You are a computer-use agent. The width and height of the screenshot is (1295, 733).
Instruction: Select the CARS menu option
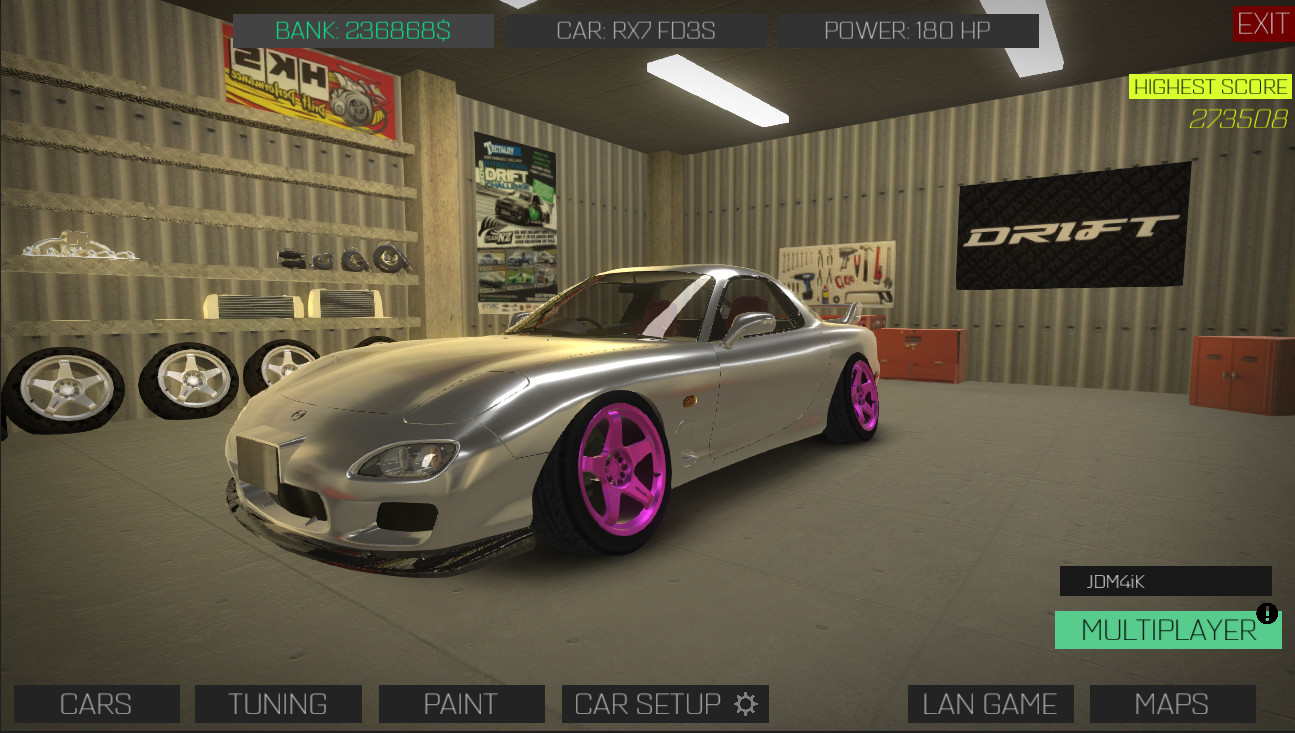95,703
